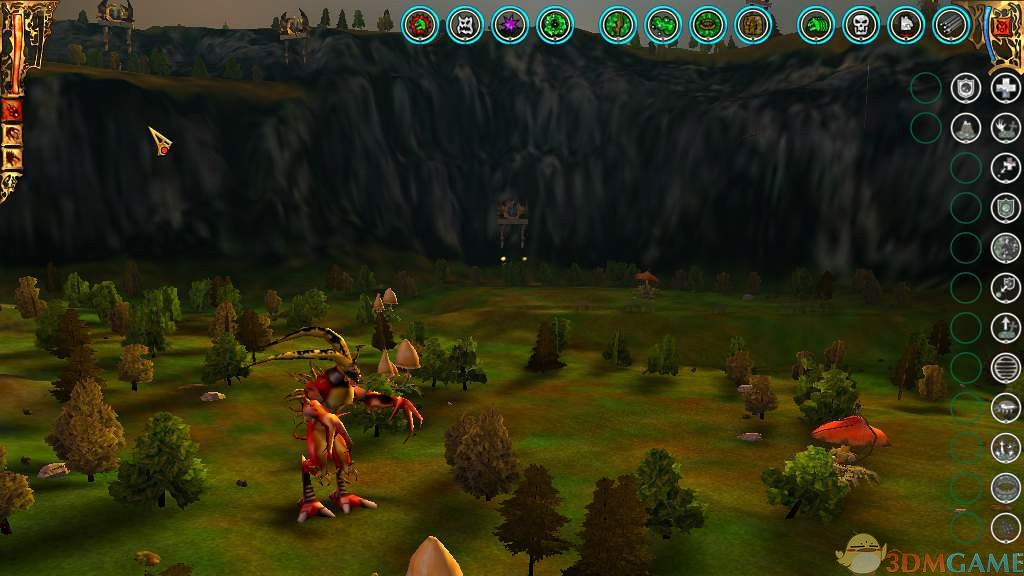This screenshot has height=576, width=1024.
Task: Cast the purple spiky burst spell
Action: pos(510,25)
